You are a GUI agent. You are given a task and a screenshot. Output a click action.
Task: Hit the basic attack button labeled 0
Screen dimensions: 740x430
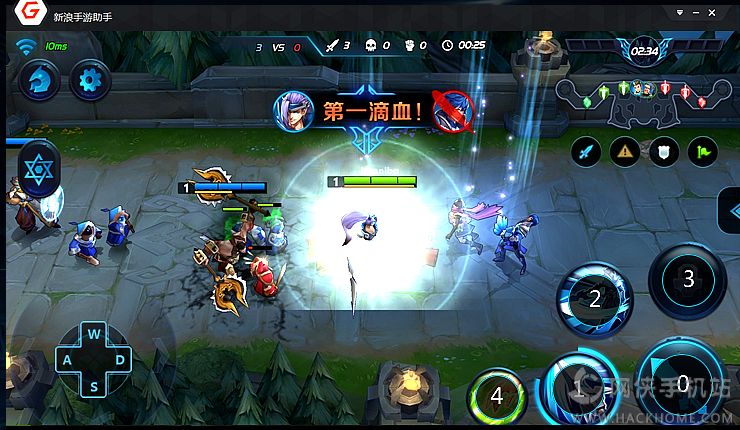(x=683, y=382)
